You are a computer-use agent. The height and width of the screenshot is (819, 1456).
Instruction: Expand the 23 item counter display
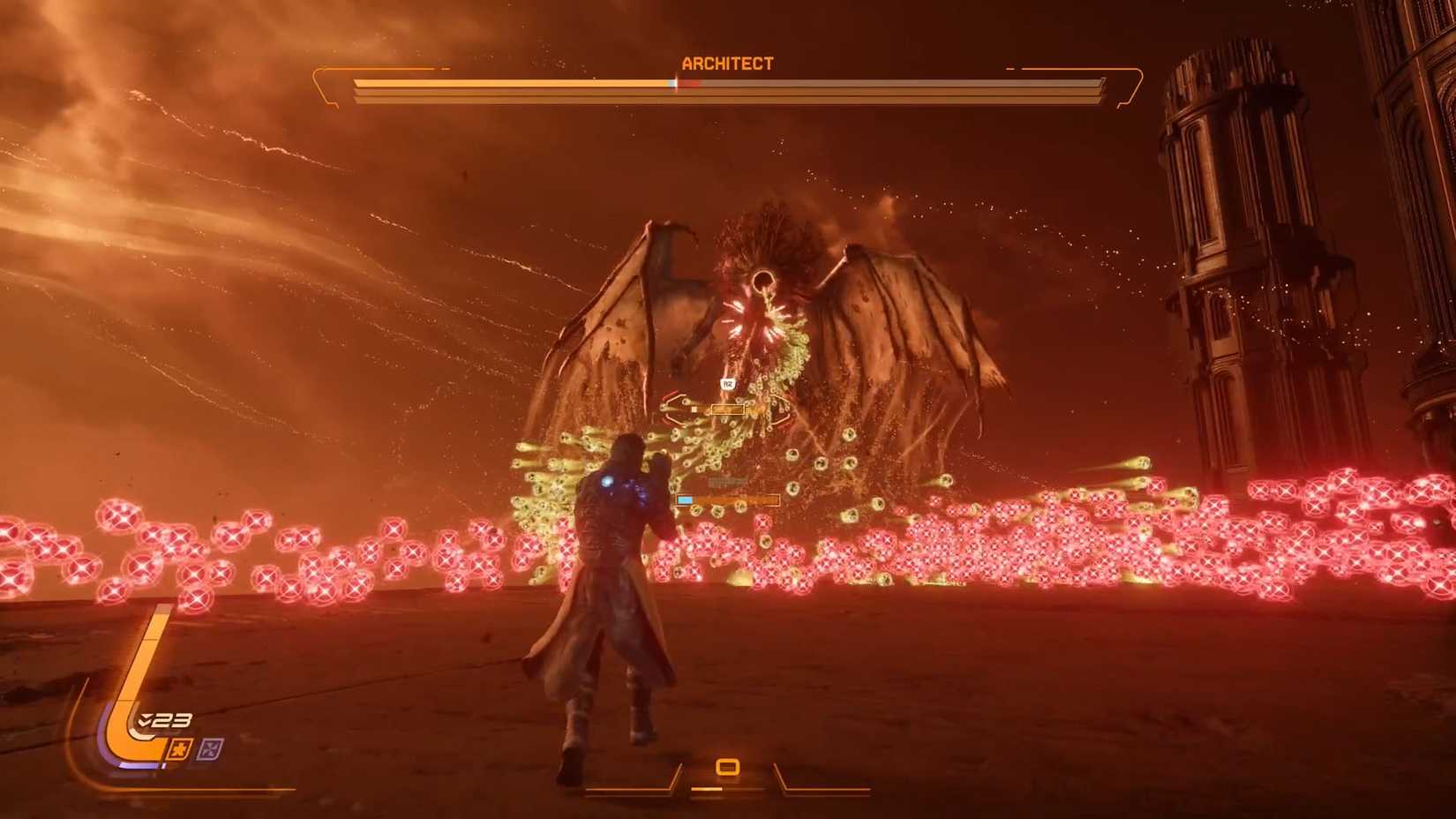(170, 719)
